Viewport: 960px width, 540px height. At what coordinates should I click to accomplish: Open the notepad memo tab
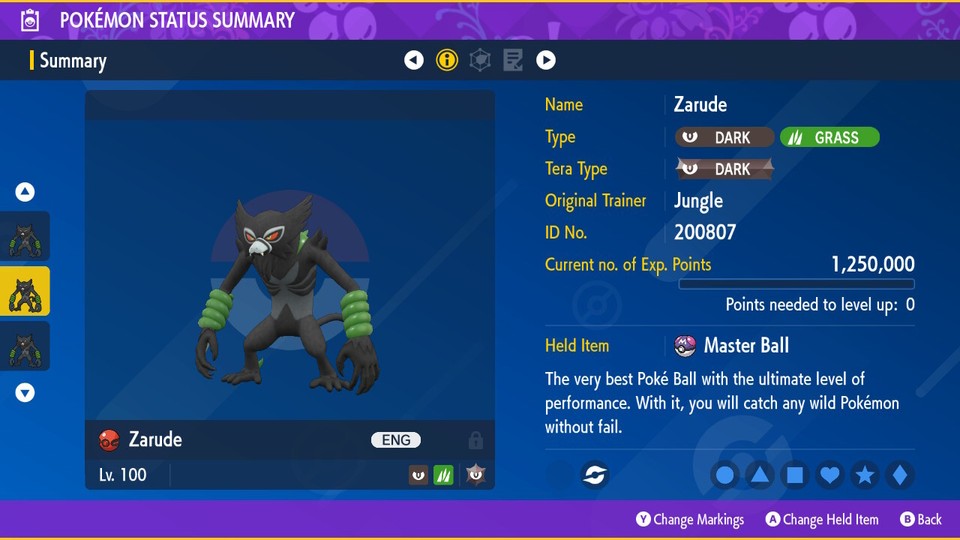click(513, 60)
